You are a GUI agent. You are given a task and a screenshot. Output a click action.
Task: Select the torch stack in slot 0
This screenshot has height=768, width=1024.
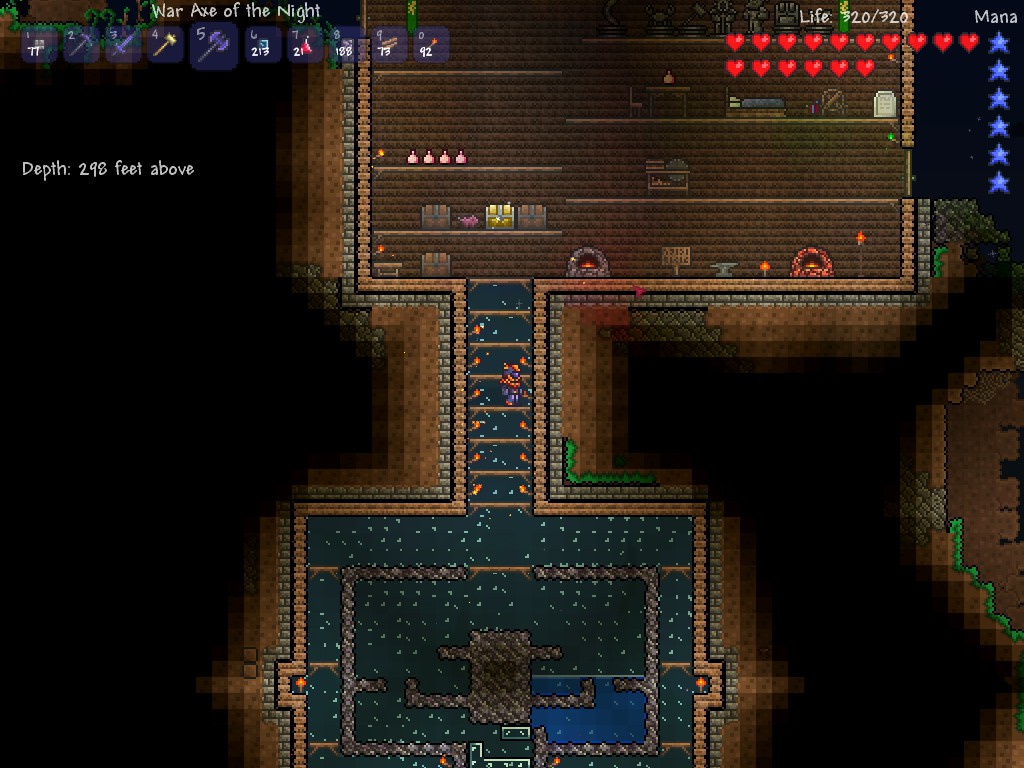[x=431, y=46]
